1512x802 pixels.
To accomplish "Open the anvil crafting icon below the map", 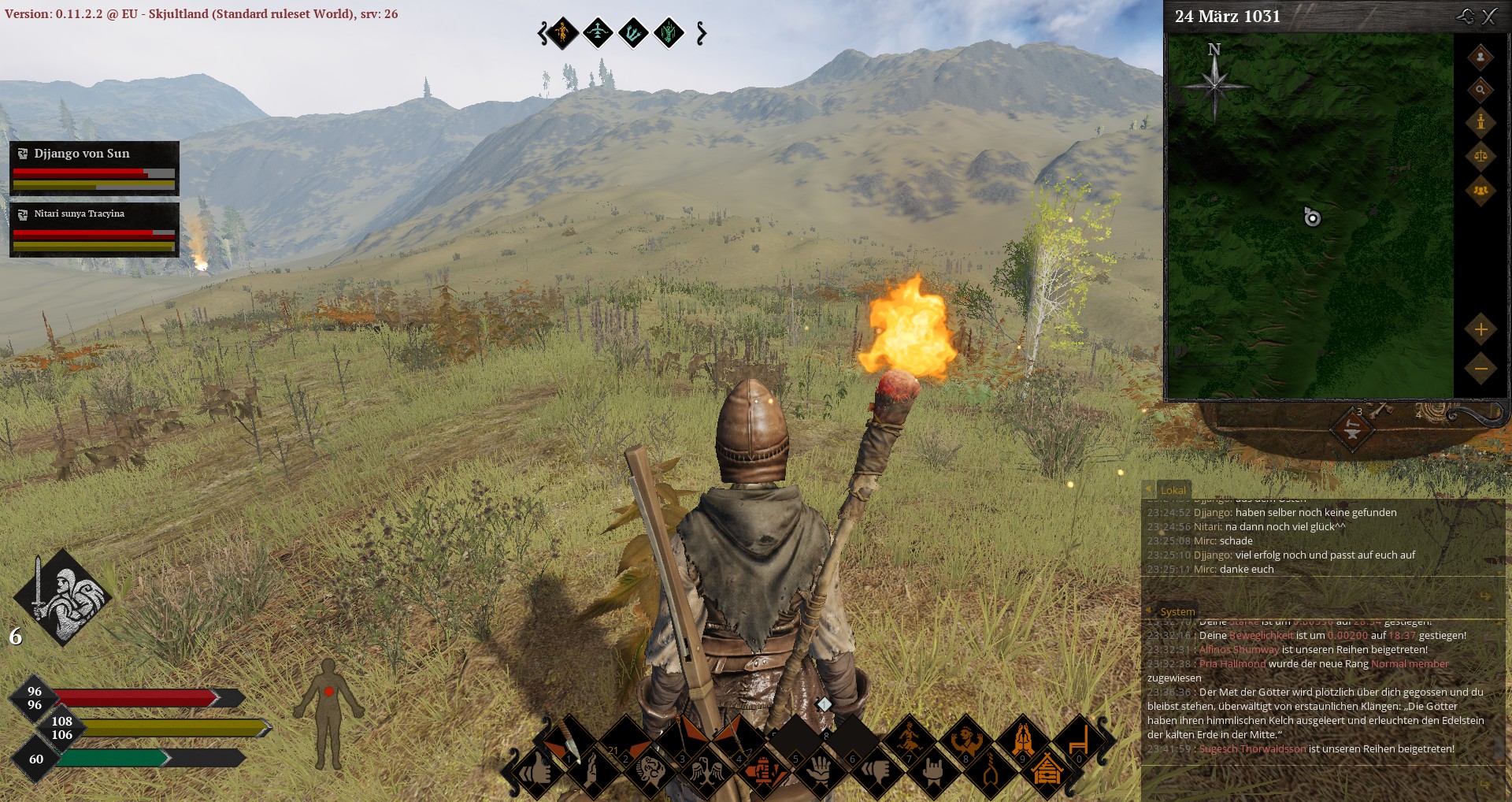I will (1352, 429).
